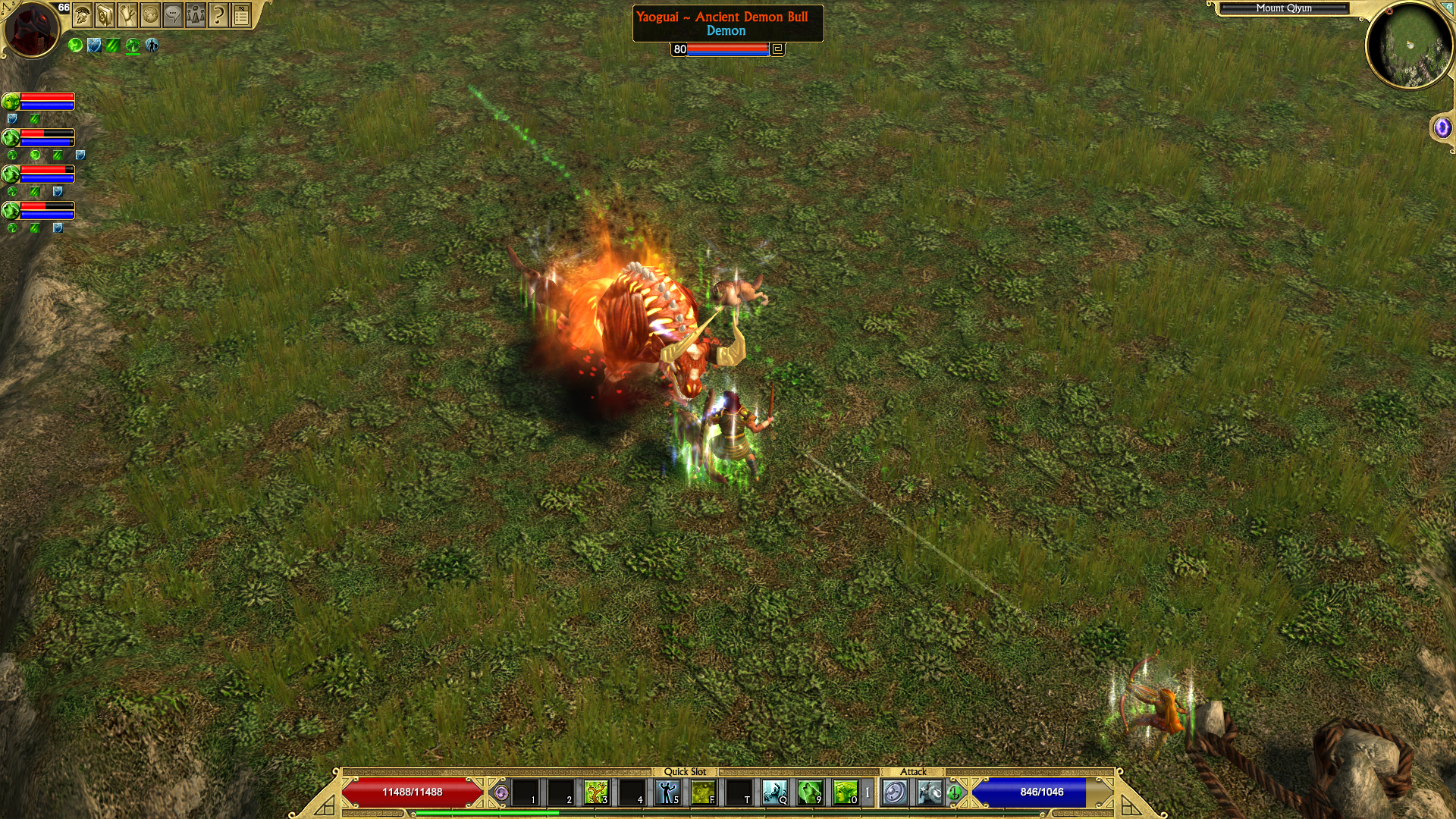The width and height of the screenshot is (1456, 819).
Task: Show the world map globe button
Action: click(x=151, y=14)
